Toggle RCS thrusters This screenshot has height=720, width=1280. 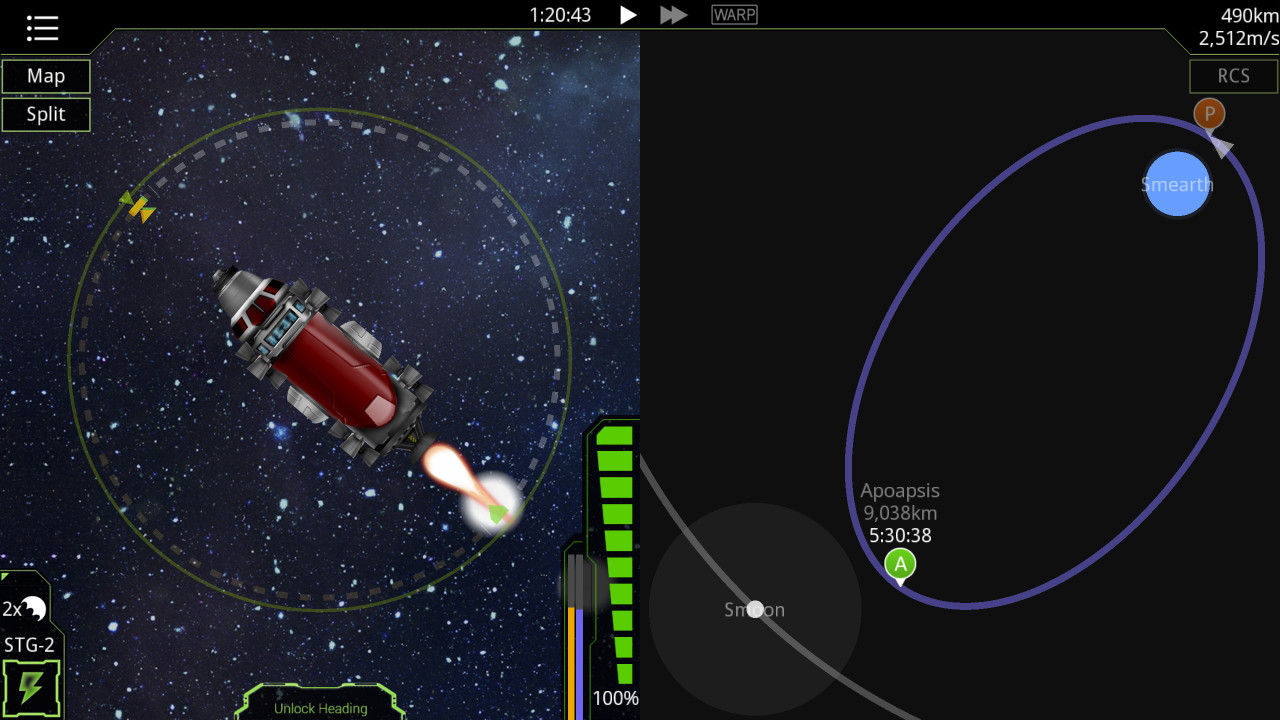[x=1233, y=76]
